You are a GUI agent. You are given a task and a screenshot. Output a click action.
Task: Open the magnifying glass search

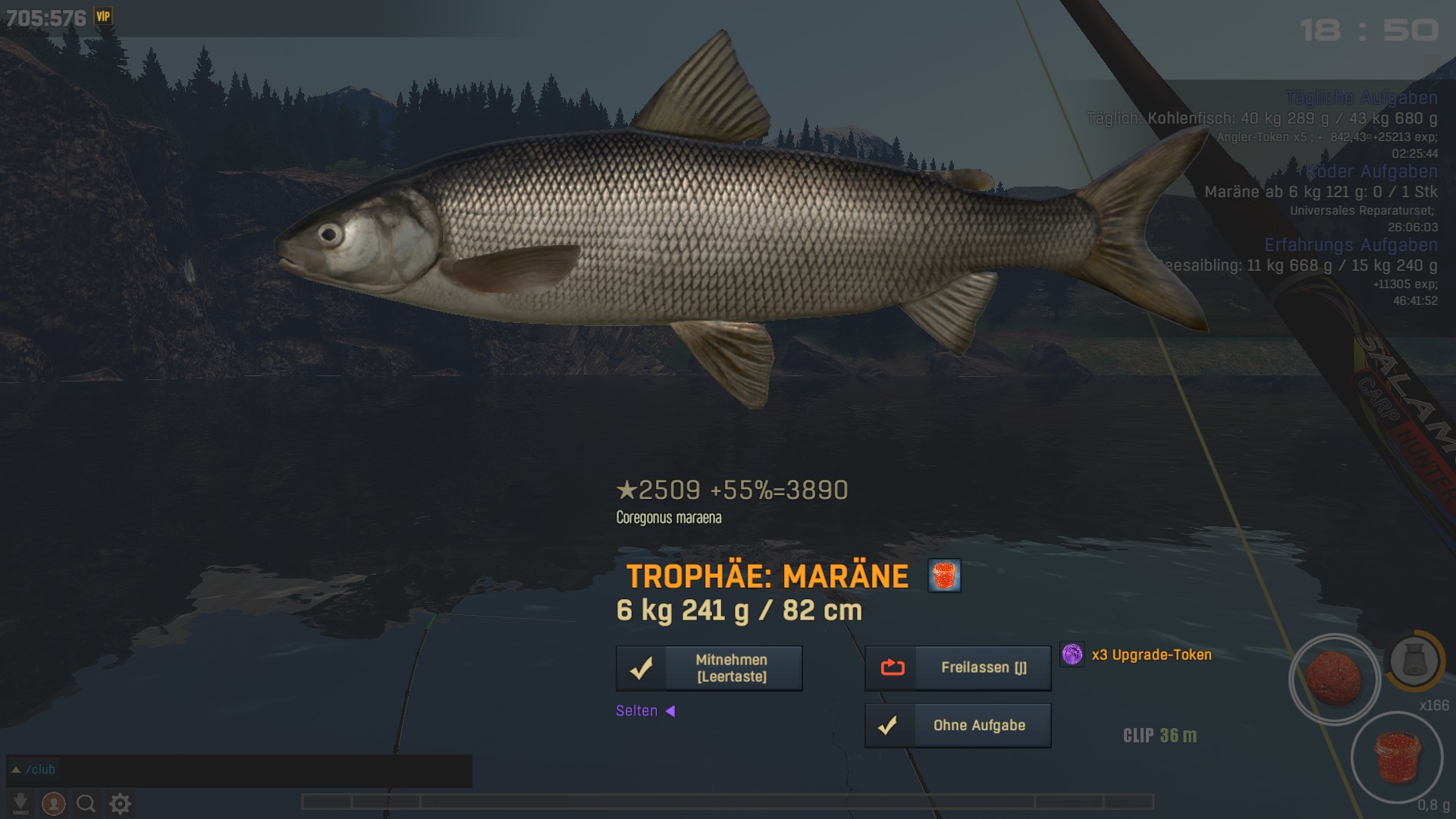point(86,803)
